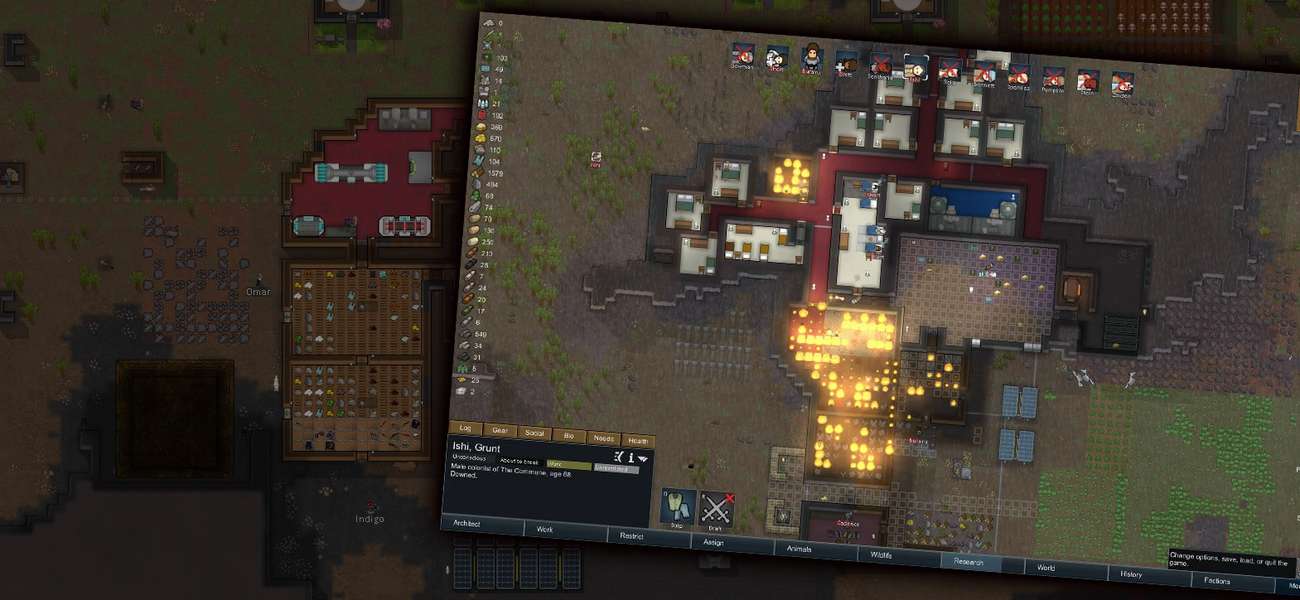This screenshot has height=600, width=1300.
Task: Open the Assign menu
Action: 714,542
